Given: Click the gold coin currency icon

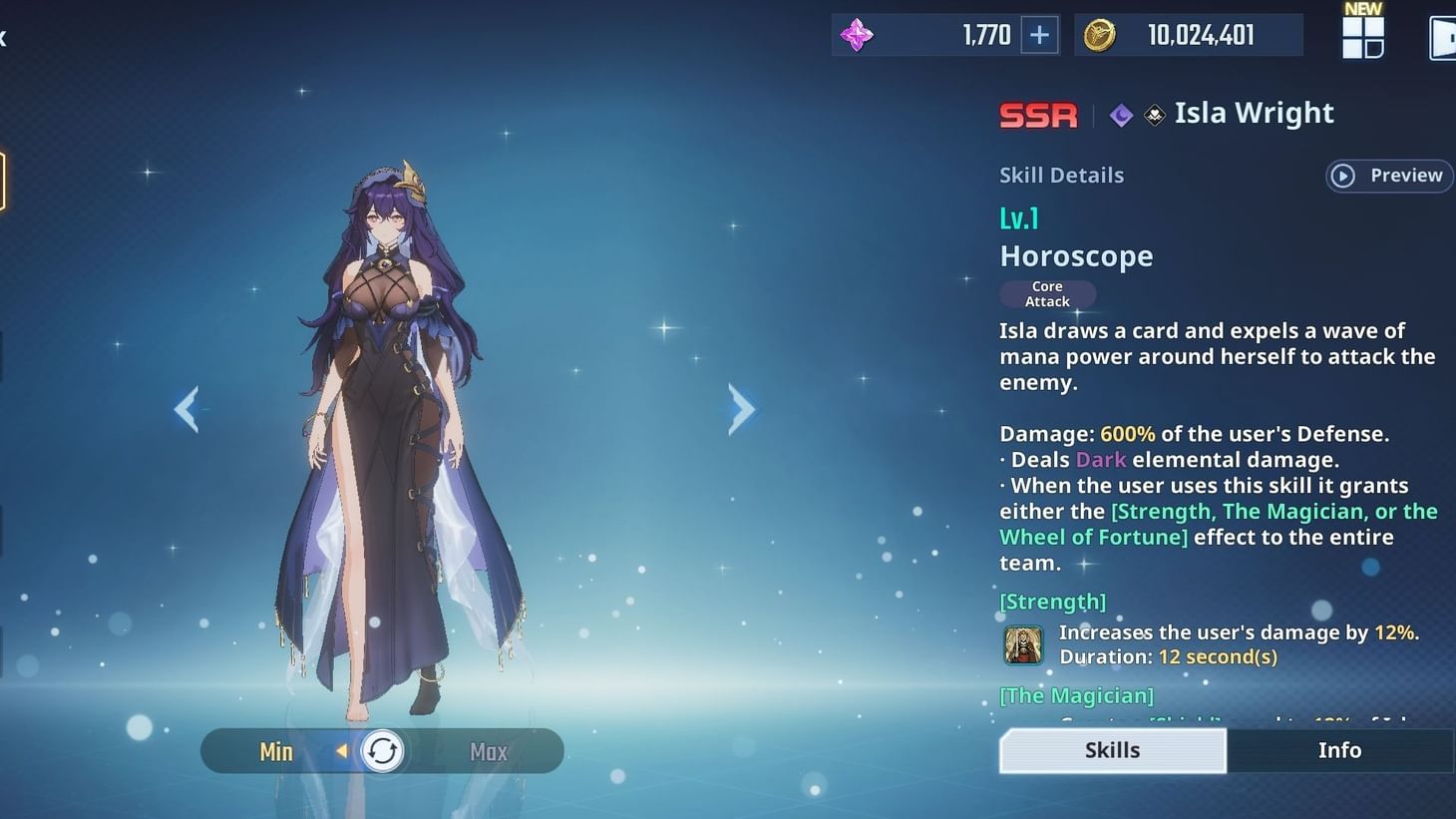Looking at the screenshot, I should 1101,34.
